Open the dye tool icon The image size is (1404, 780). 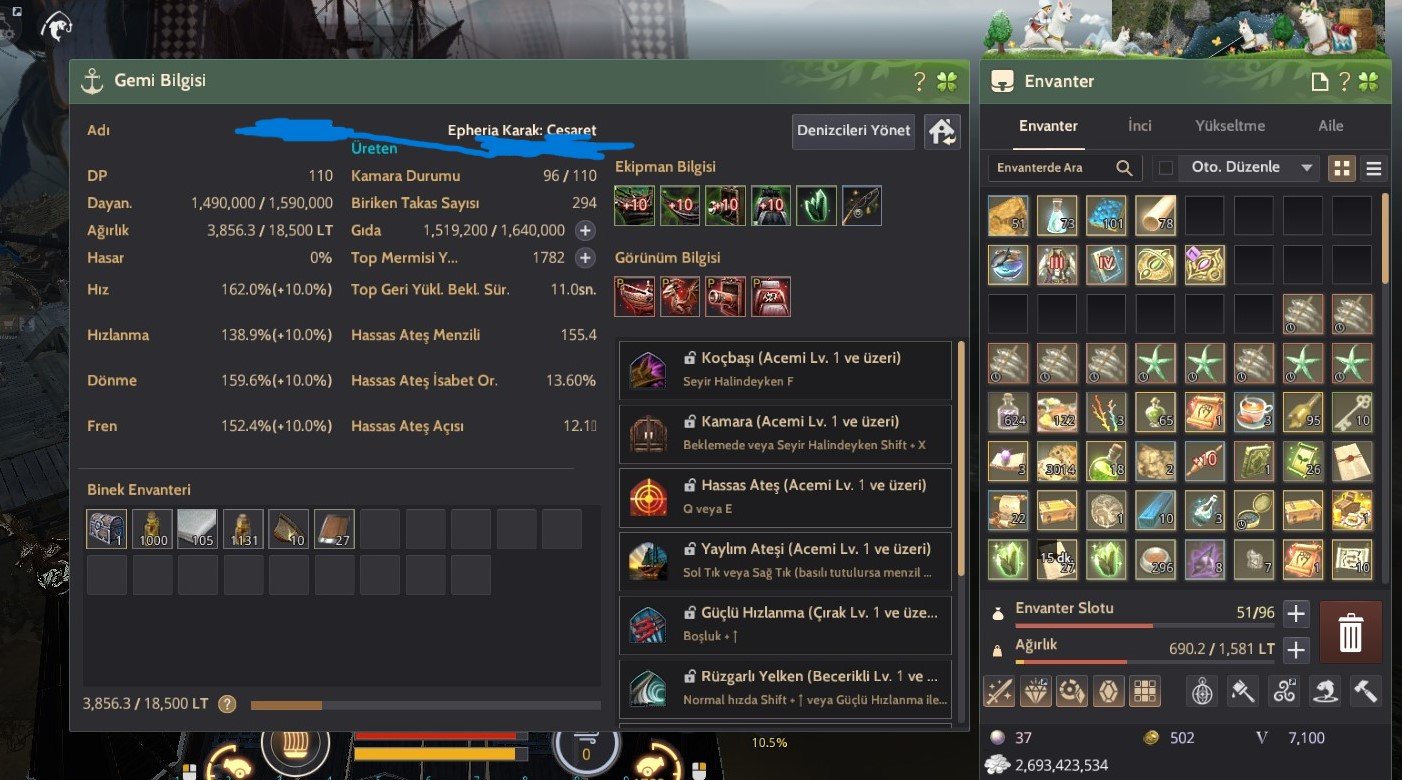tap(1243, 690)
